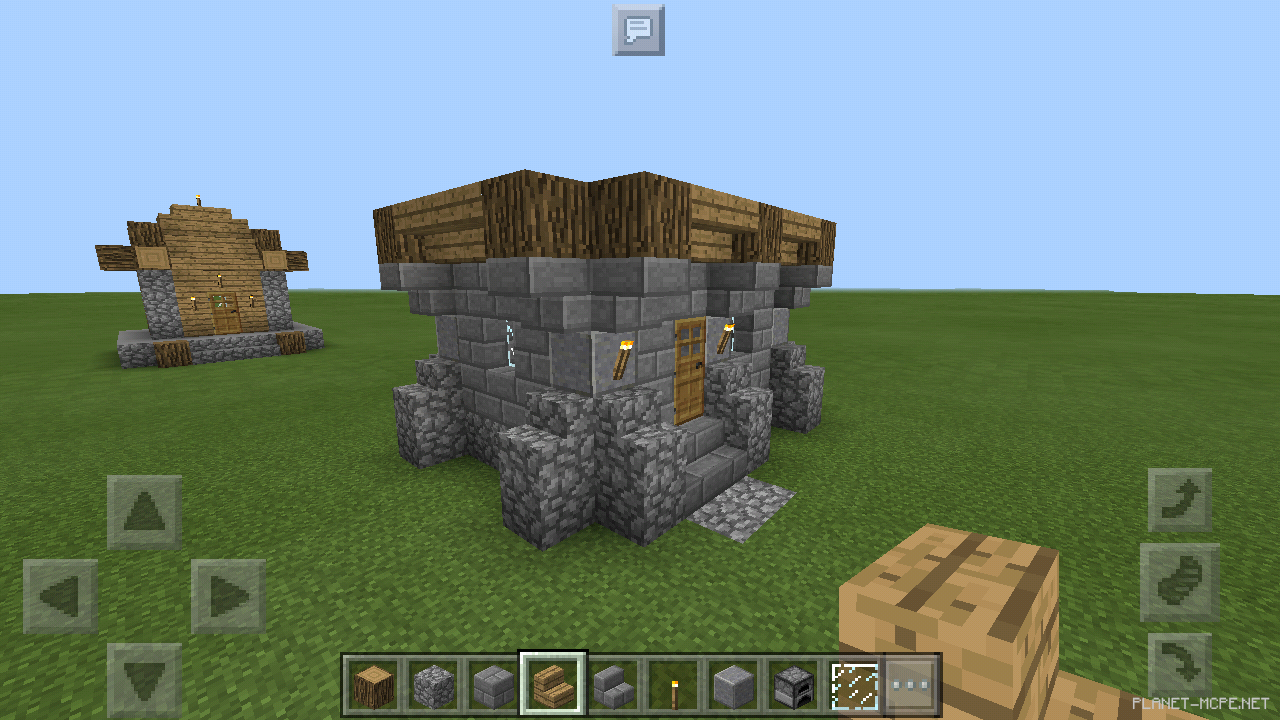Select the furnace hotbar slot

(793, 681)
